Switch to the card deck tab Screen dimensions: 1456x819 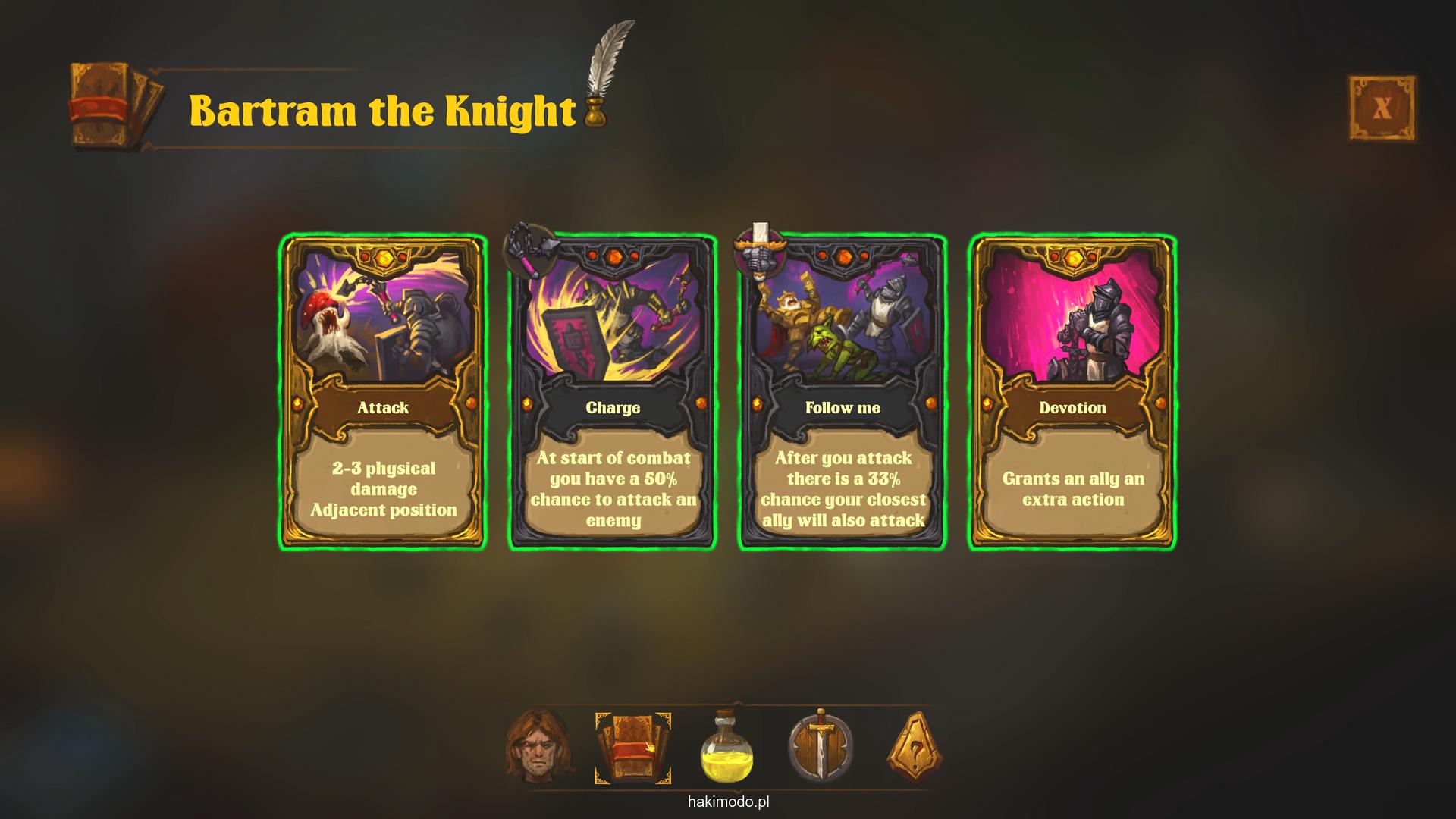(632, 748)
